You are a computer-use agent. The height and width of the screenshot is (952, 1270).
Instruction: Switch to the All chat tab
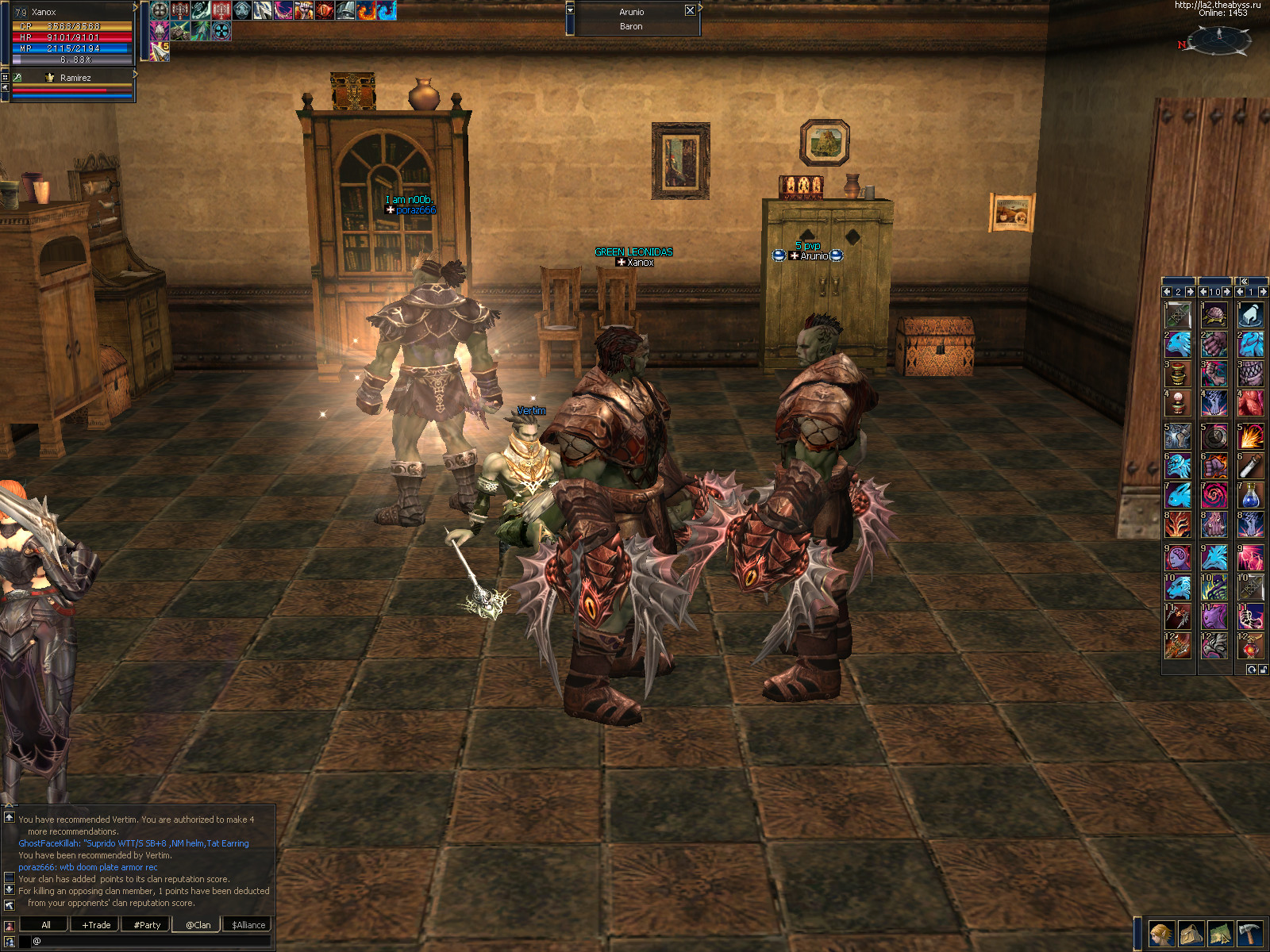[x=45, y=925]
